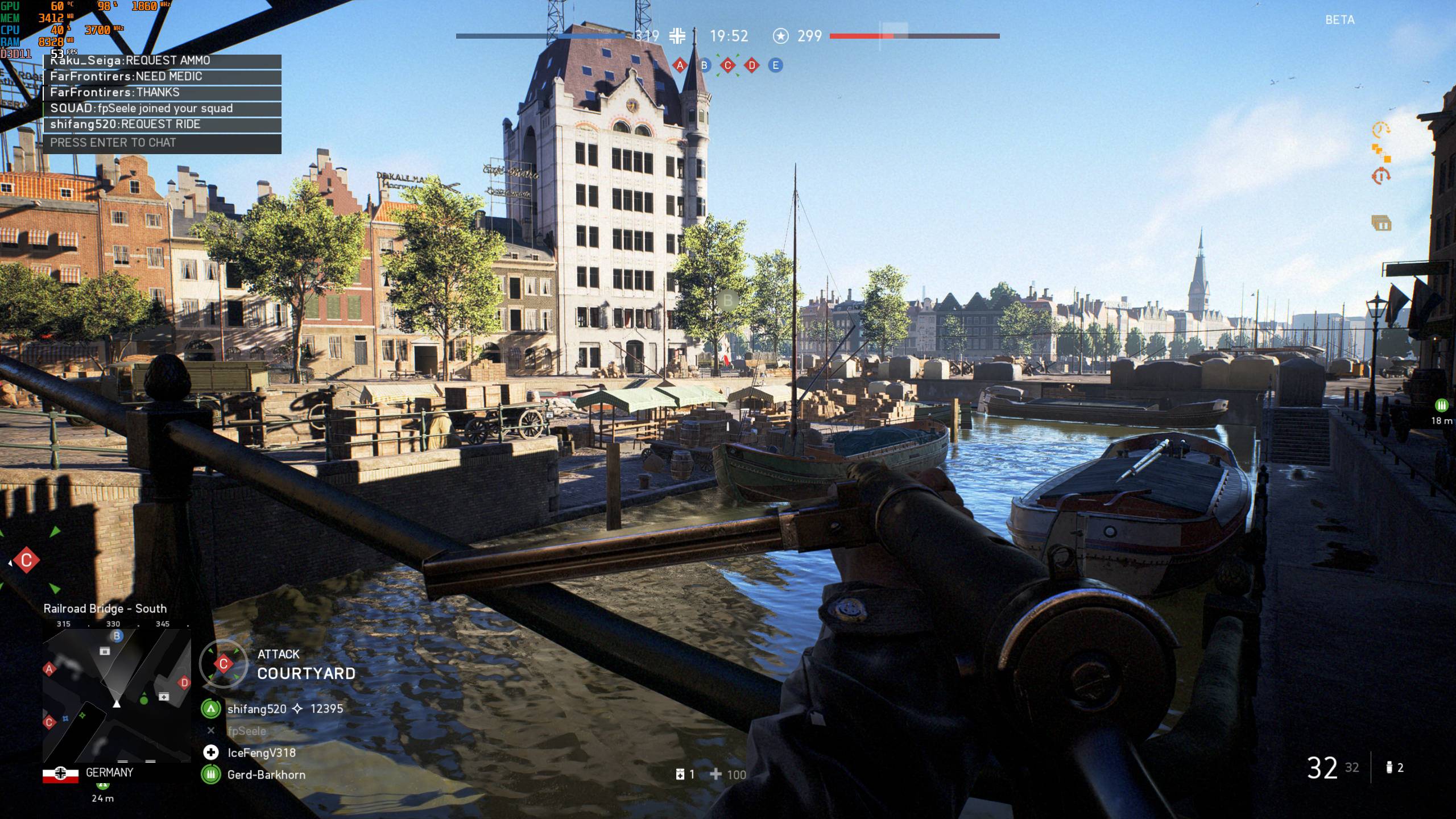
Task: Select objective D flag in top bar
Action: [752, 65]
